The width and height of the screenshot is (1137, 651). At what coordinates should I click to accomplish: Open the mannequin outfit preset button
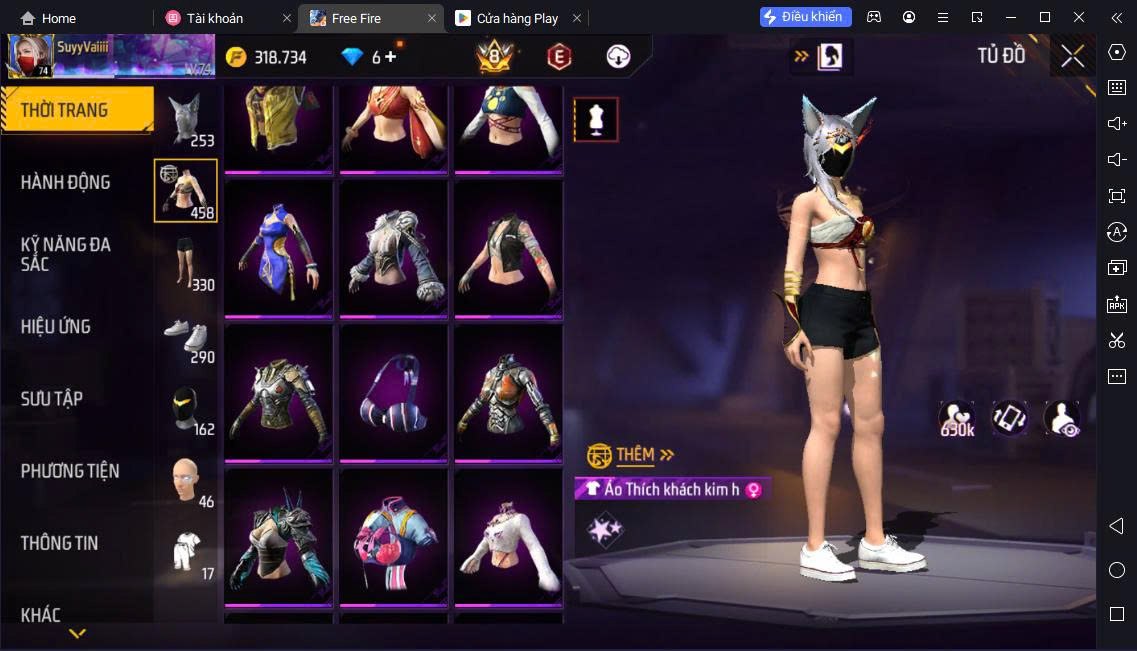[x=596, y=120]
